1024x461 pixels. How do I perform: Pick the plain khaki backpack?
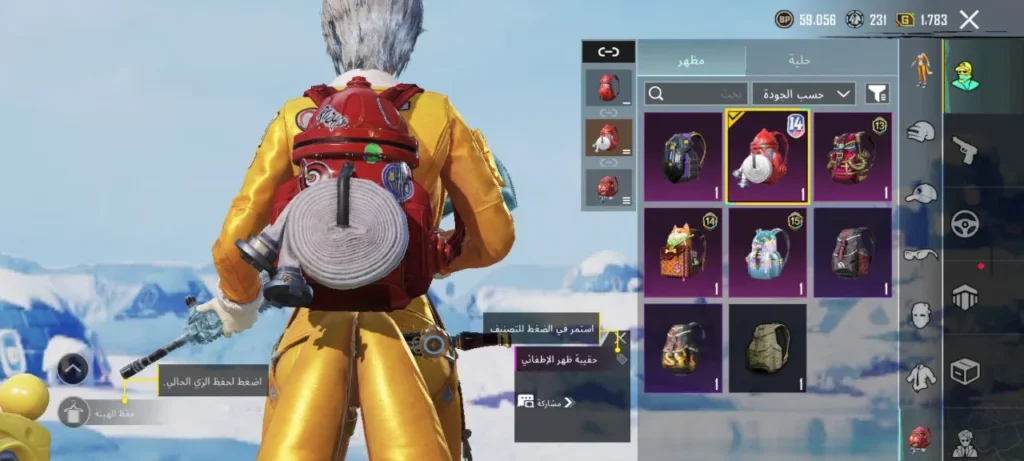tap(767, 348)
